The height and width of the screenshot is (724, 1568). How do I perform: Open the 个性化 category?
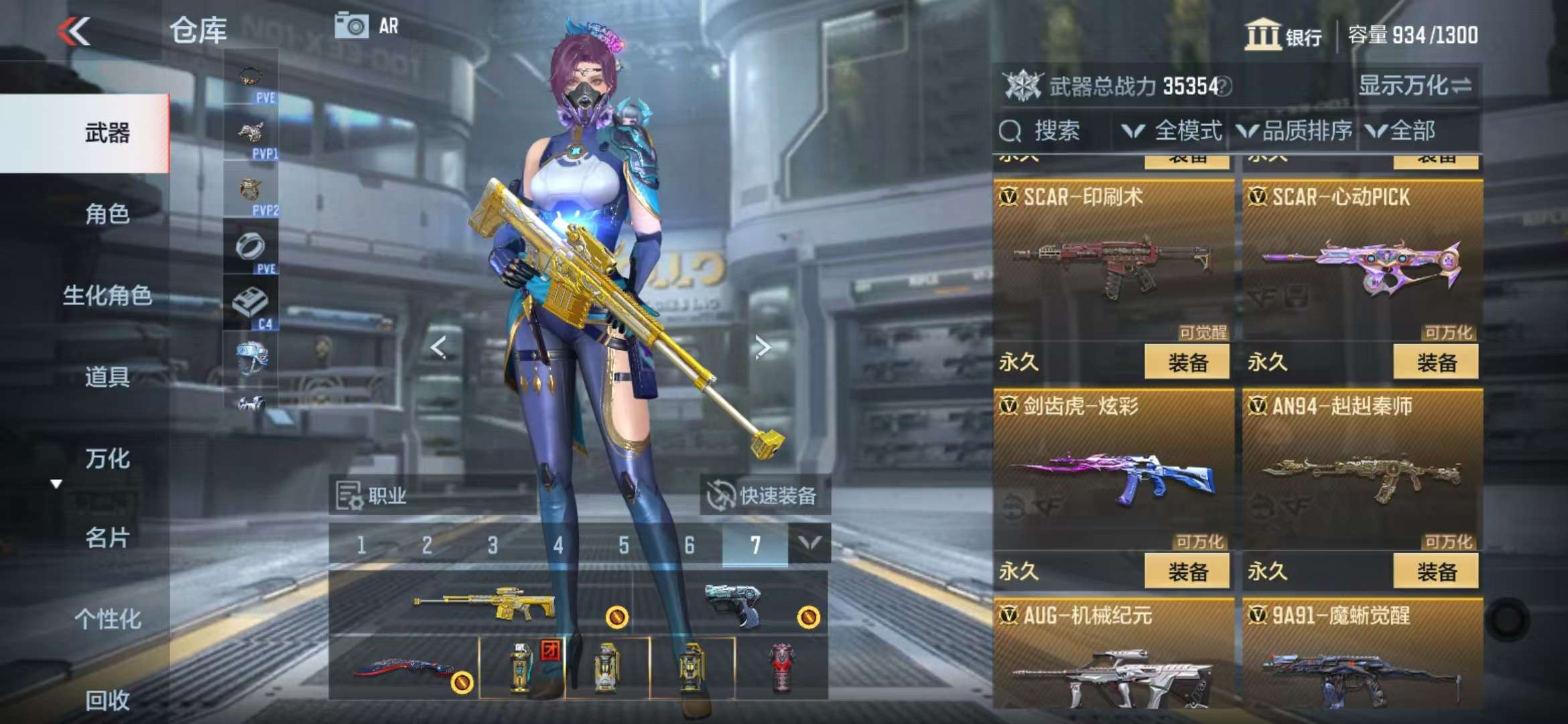coord(107,619)
